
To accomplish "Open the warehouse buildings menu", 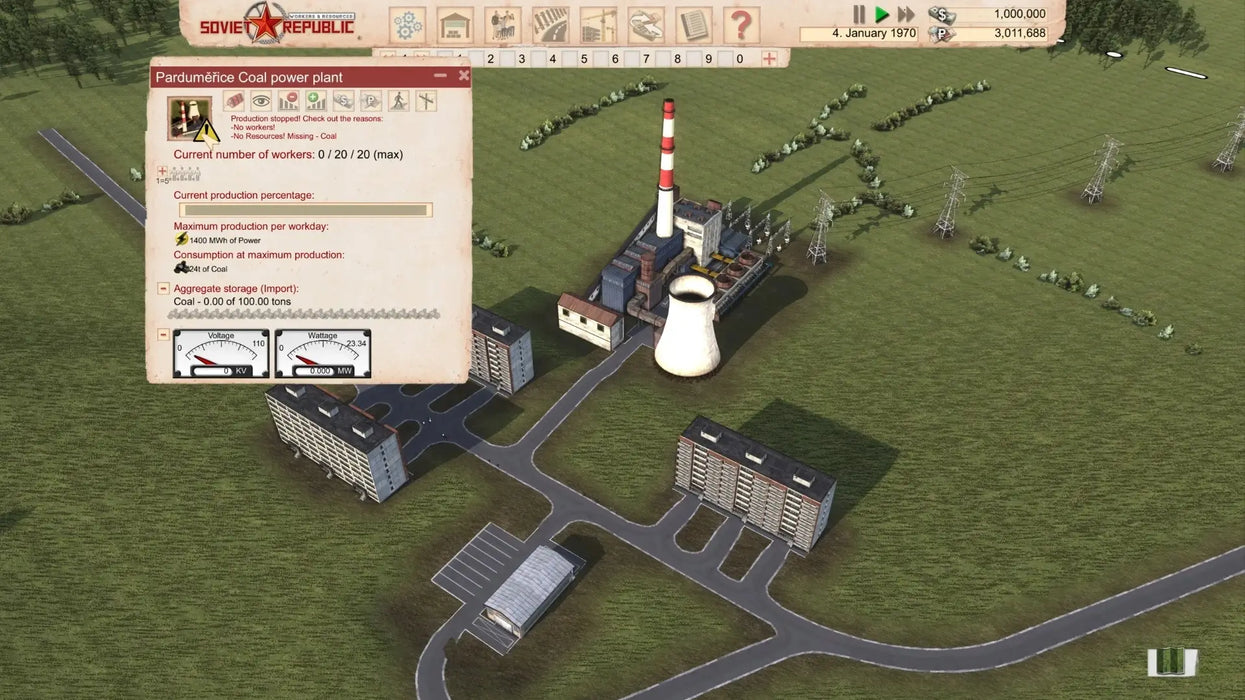I will click(x=455, y=25).
